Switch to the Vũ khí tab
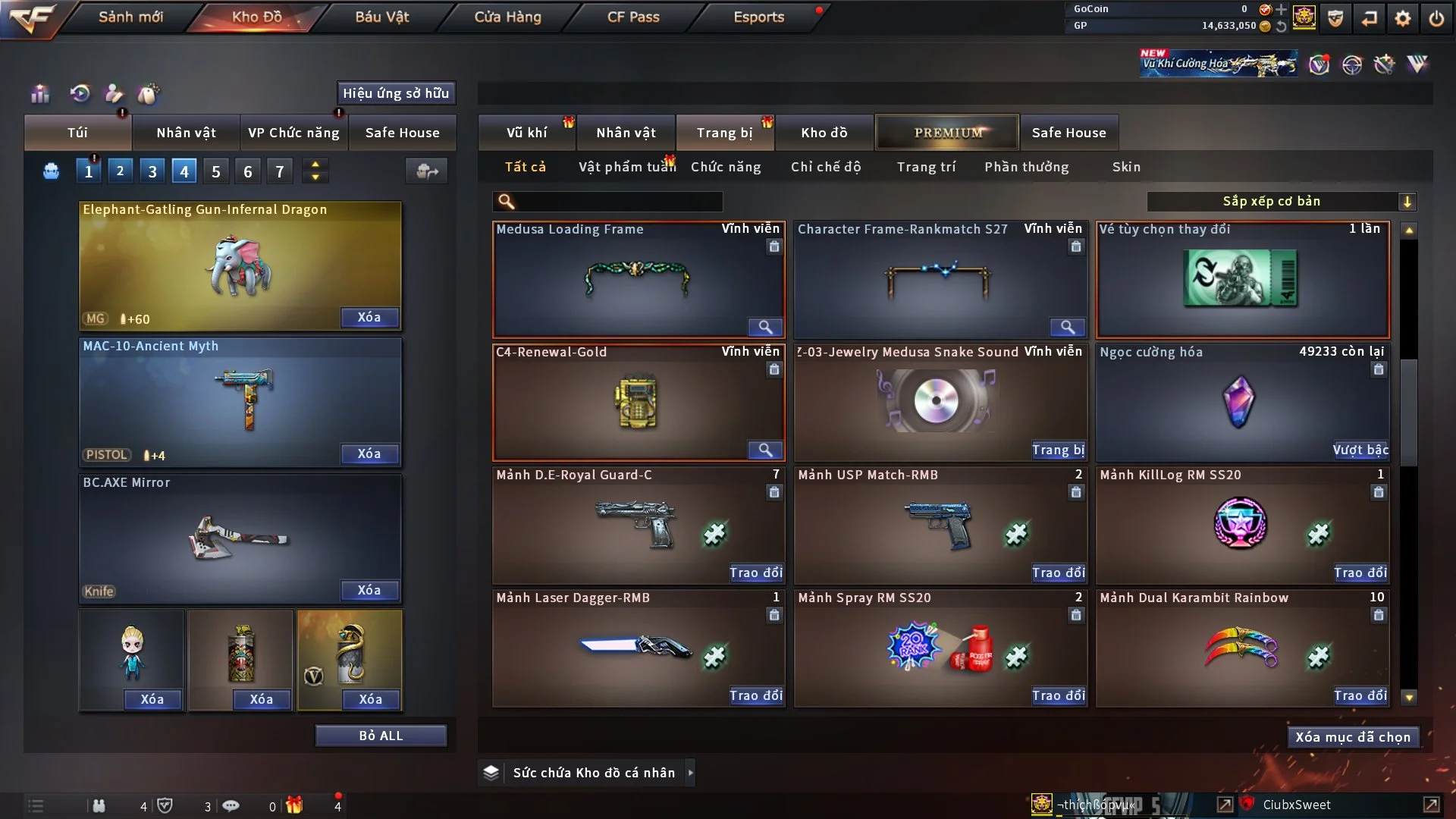 tap(526, 133)
